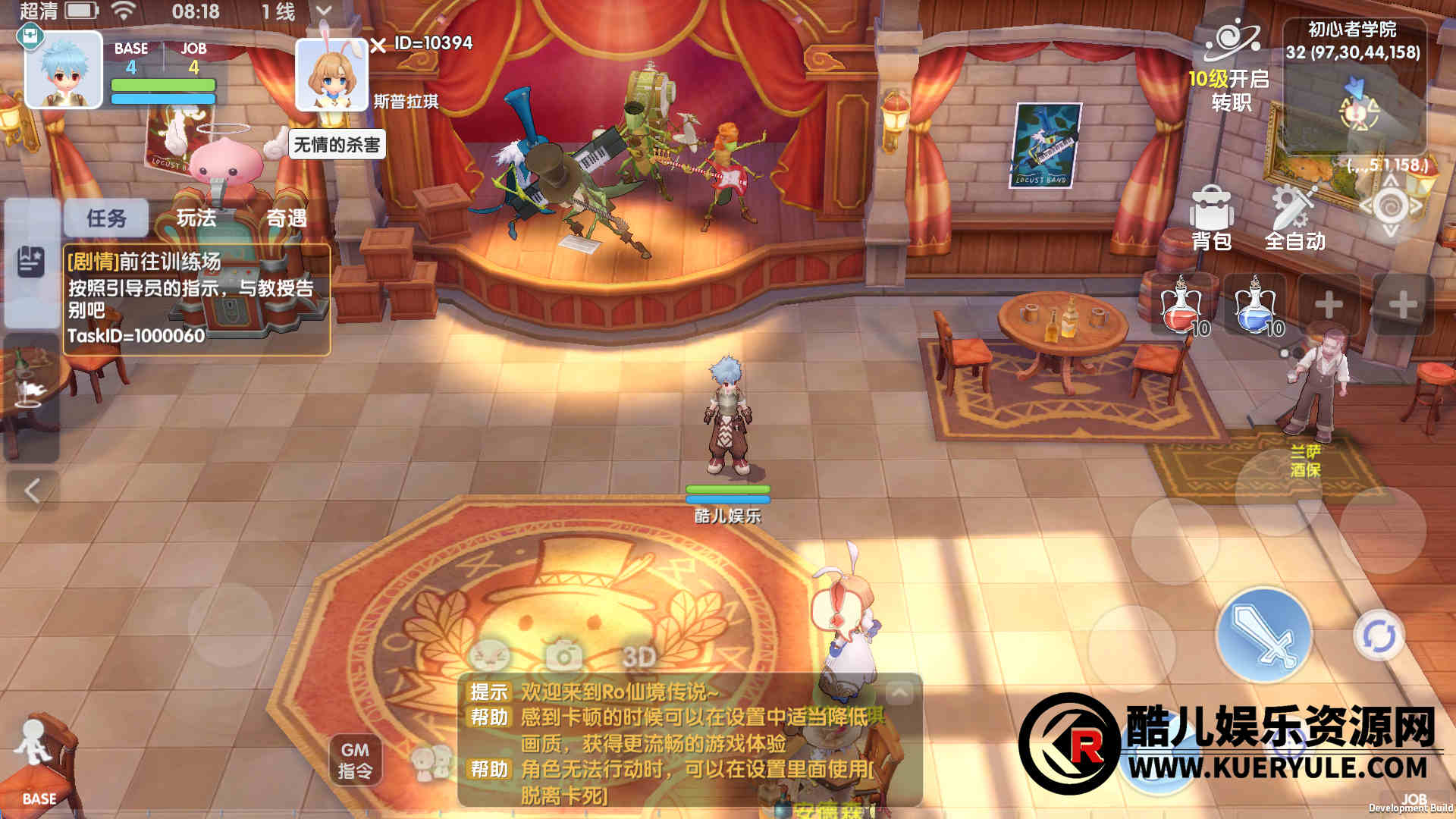The width and height of the screenshot is (1456, 819).
Task: Expand the chat log with the arrow
Action: (899, 692)
